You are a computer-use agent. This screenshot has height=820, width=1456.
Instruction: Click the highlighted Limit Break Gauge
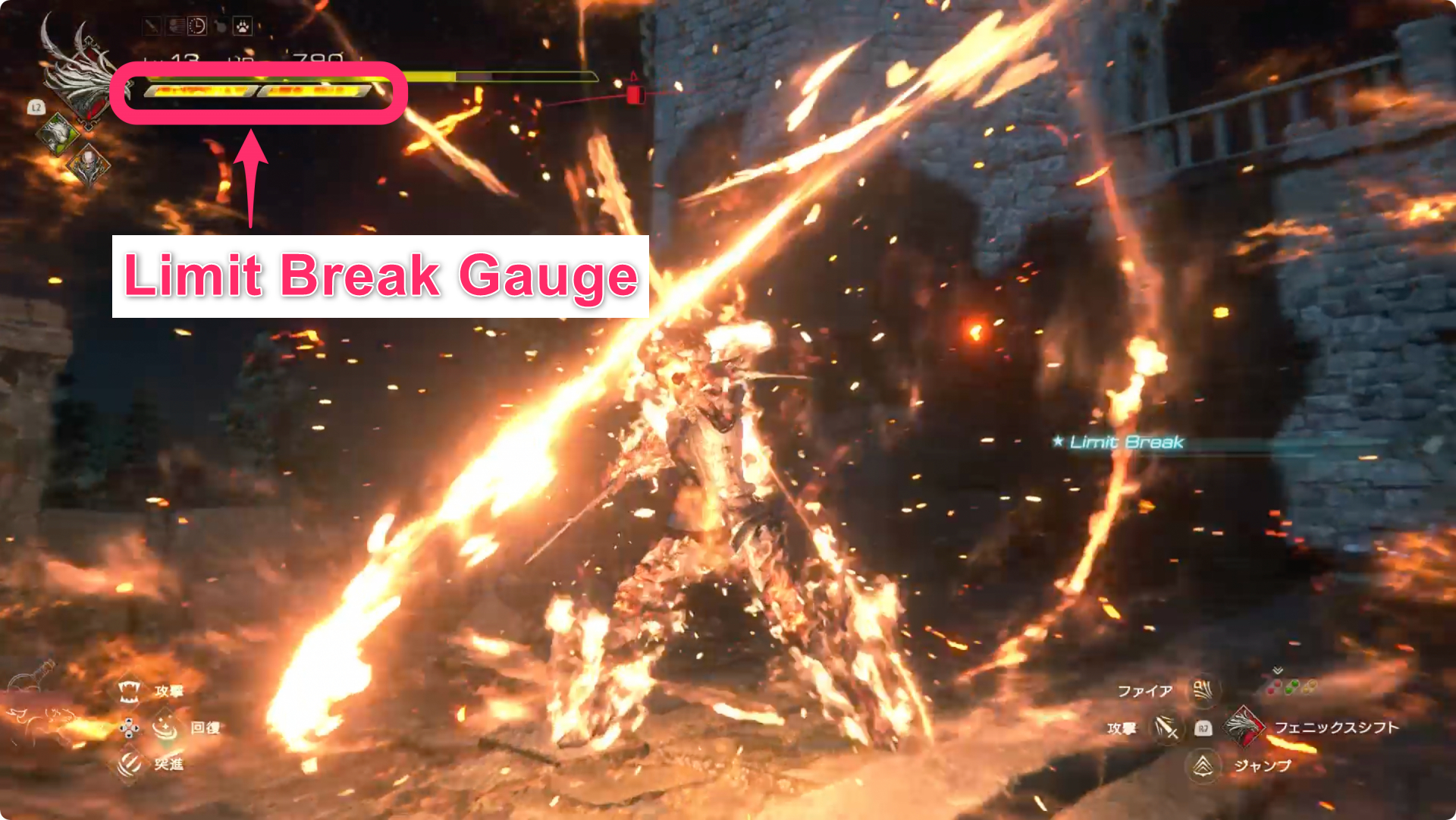258,91
